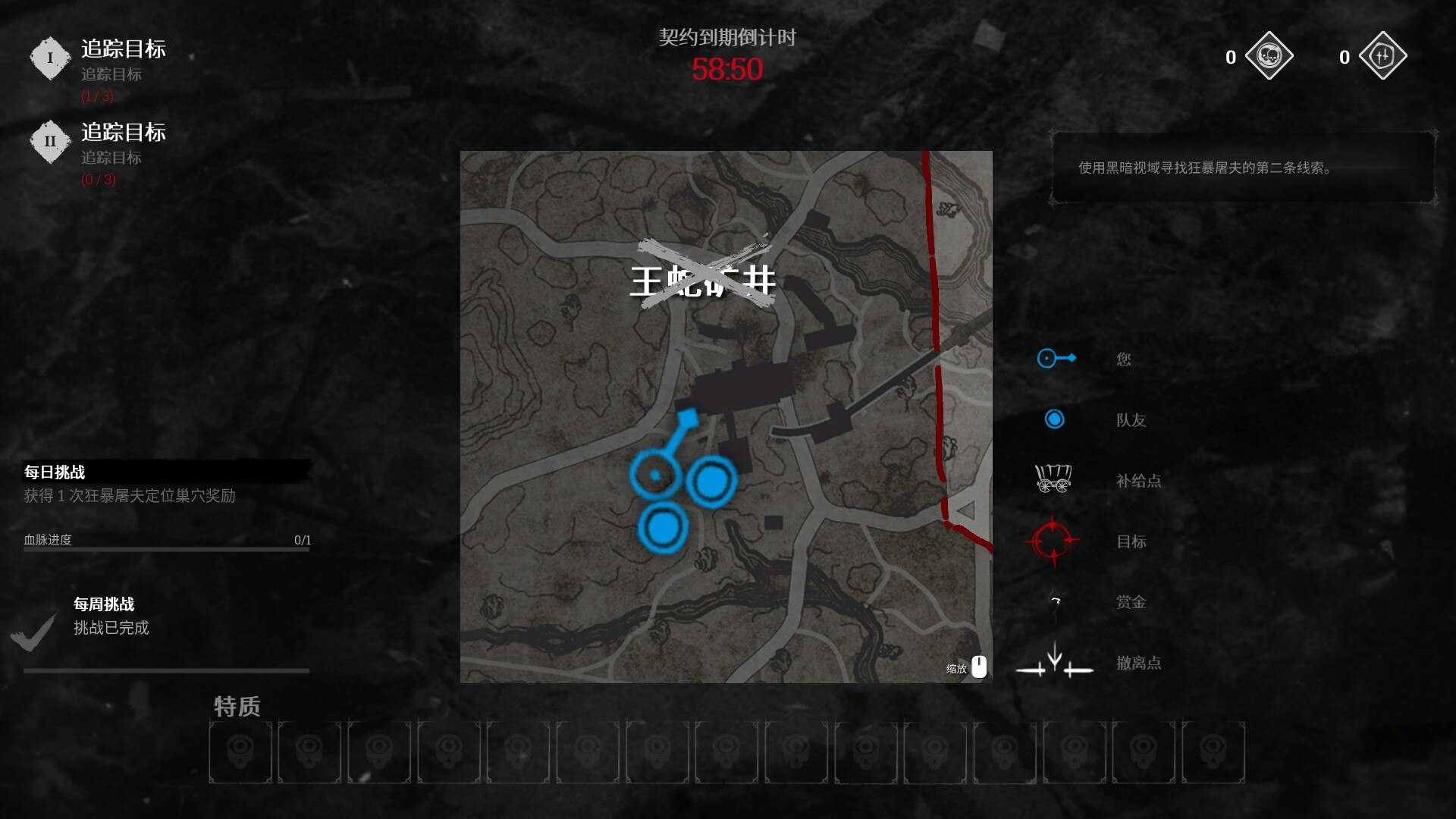Open the 每日挑战 daily challenge entry
Viewport: 1456px width, 819px height.
click(55, 472)
